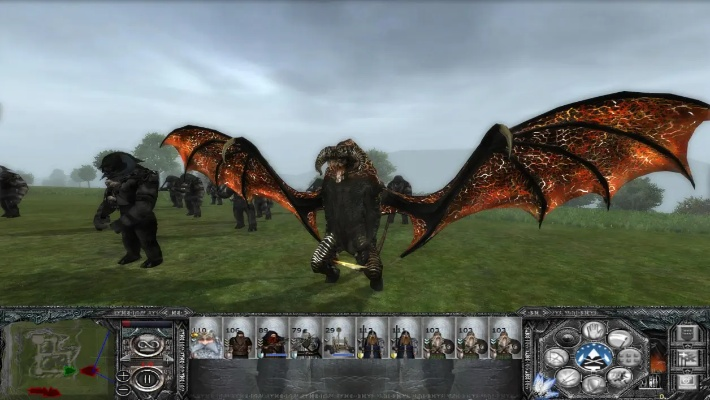The width and height of the screenshot is (710, 400).
Task: Activate the halt open-hand command
Action: [x=595, y=331]
